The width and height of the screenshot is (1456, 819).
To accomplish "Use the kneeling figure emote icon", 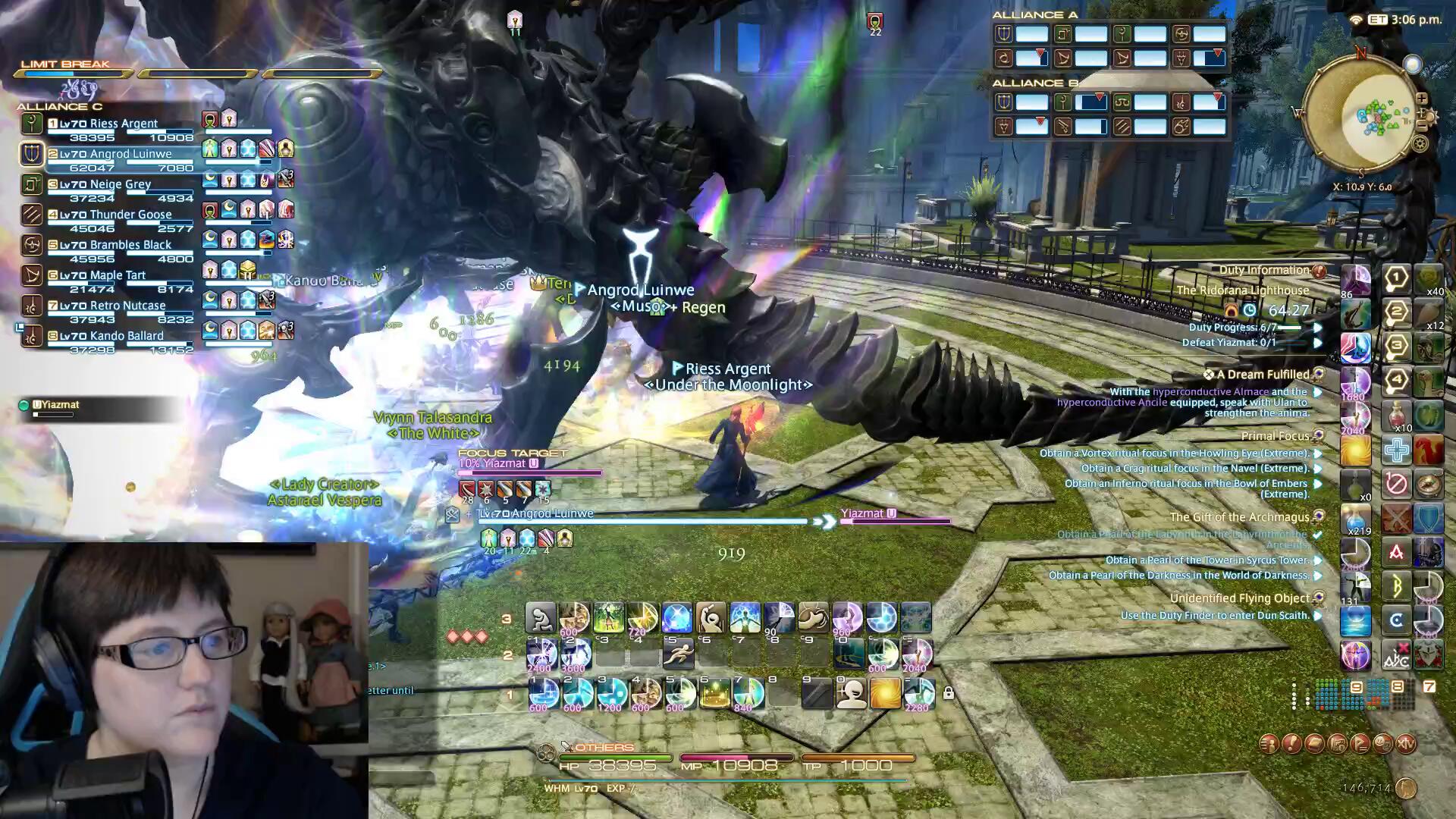I will (541, 619).
